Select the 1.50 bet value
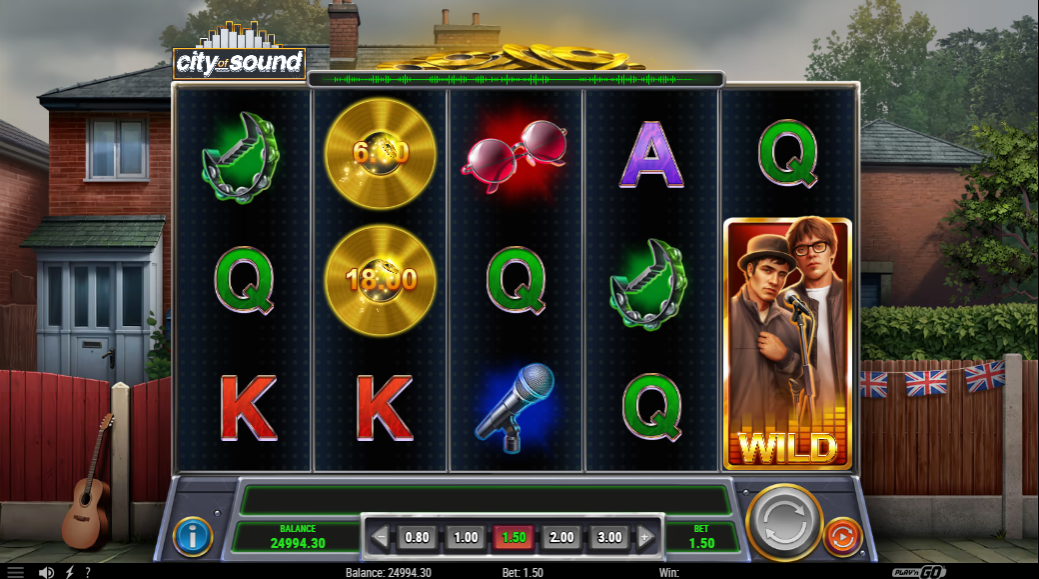This screenshot has width=1039, height=579. click(x=513, y=537)
